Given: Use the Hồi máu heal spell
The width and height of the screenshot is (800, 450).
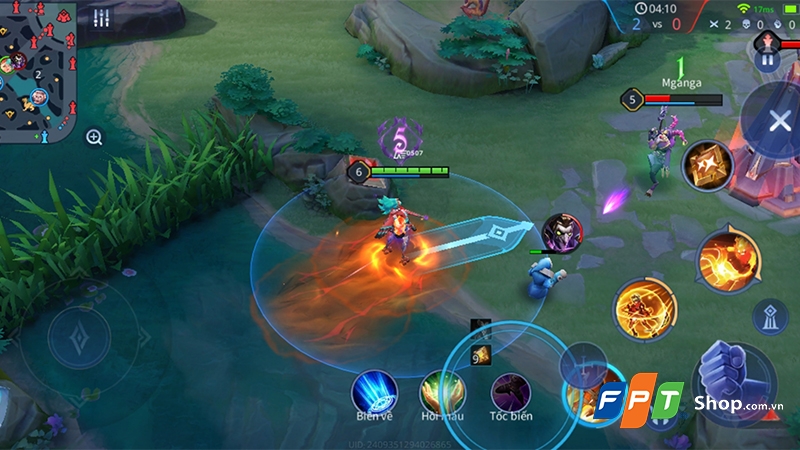Looking at the screenshot, I should pyautogui.click(x=442, y=392).
